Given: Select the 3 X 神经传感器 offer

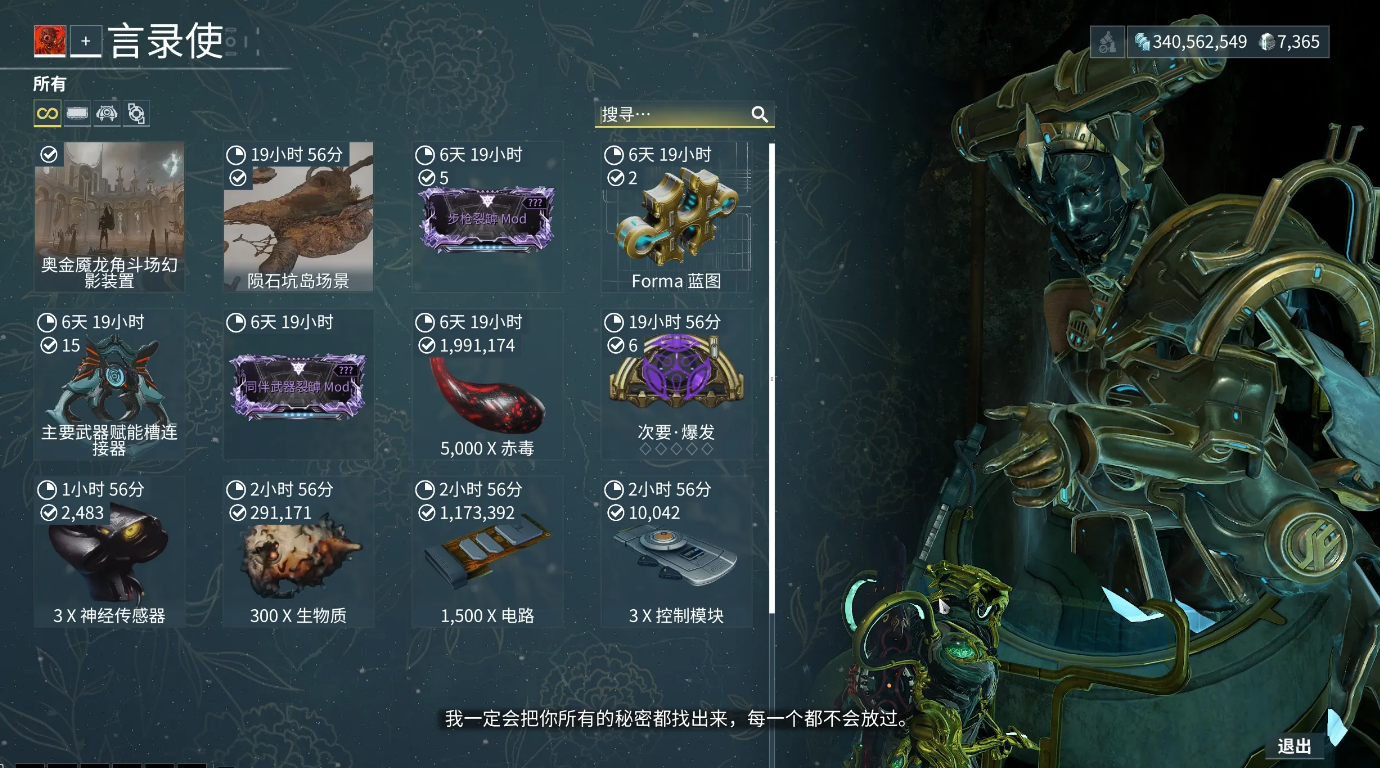Looking at the screenshot, I should tap(110, 552).
